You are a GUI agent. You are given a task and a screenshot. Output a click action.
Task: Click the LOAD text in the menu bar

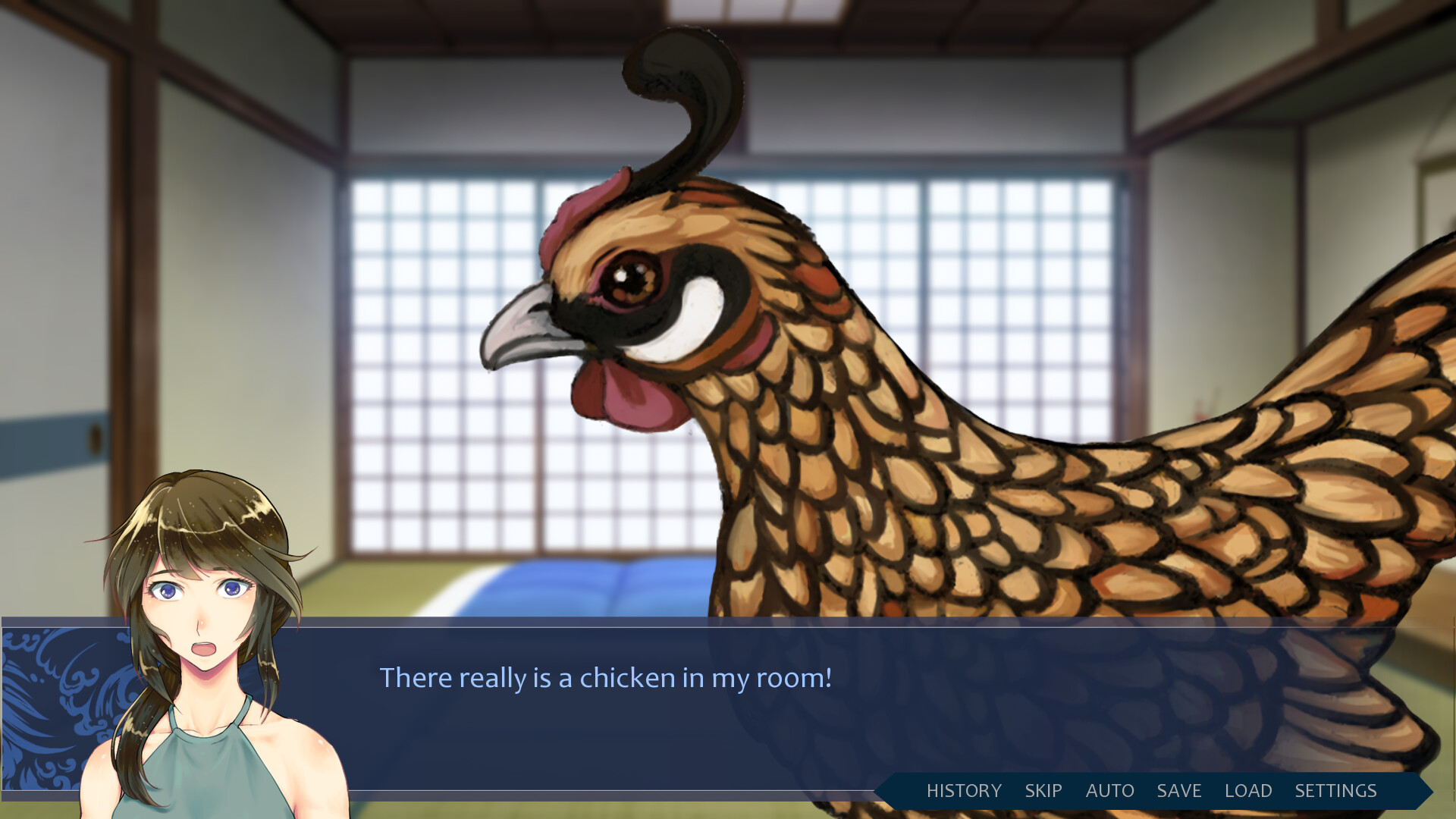coord(1248,791)
